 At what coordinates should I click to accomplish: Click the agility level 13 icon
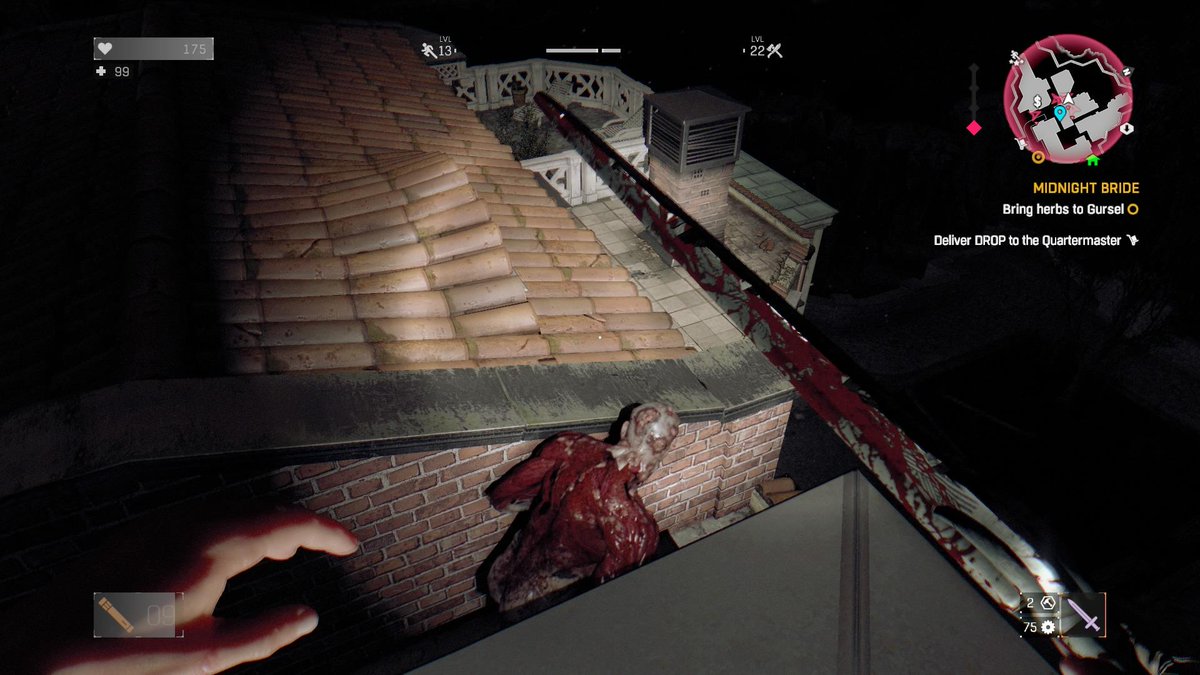point(431,50)
